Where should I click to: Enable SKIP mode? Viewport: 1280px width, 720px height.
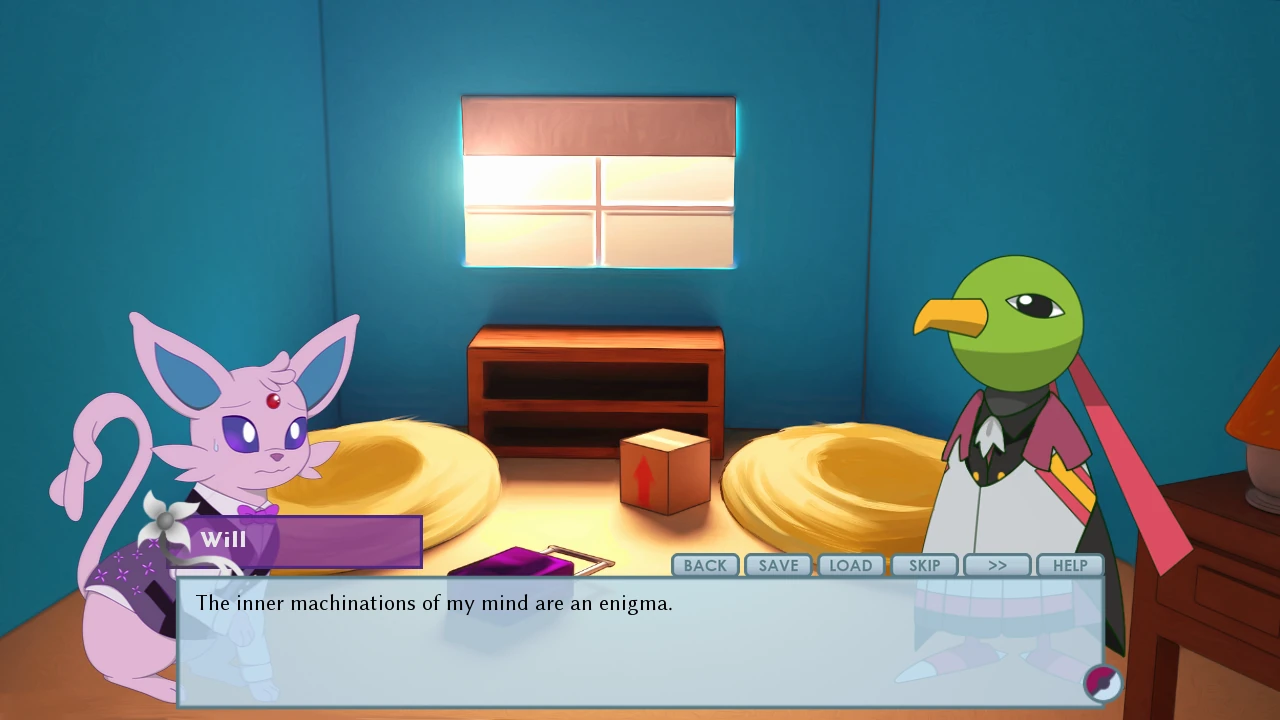click(x=924, y=565)
